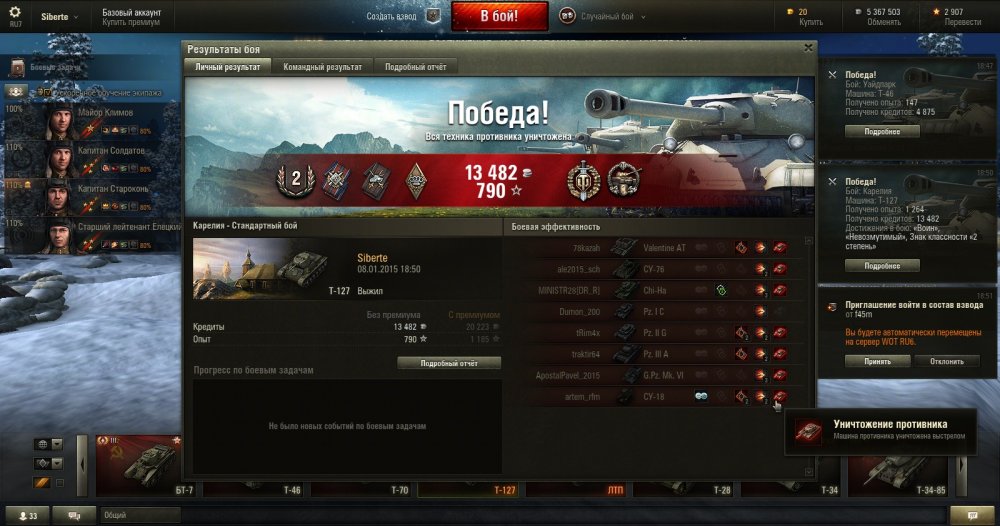Start battle with the red В бой! button
This screenshot has width=1000, height=526.
click(499, 16)
